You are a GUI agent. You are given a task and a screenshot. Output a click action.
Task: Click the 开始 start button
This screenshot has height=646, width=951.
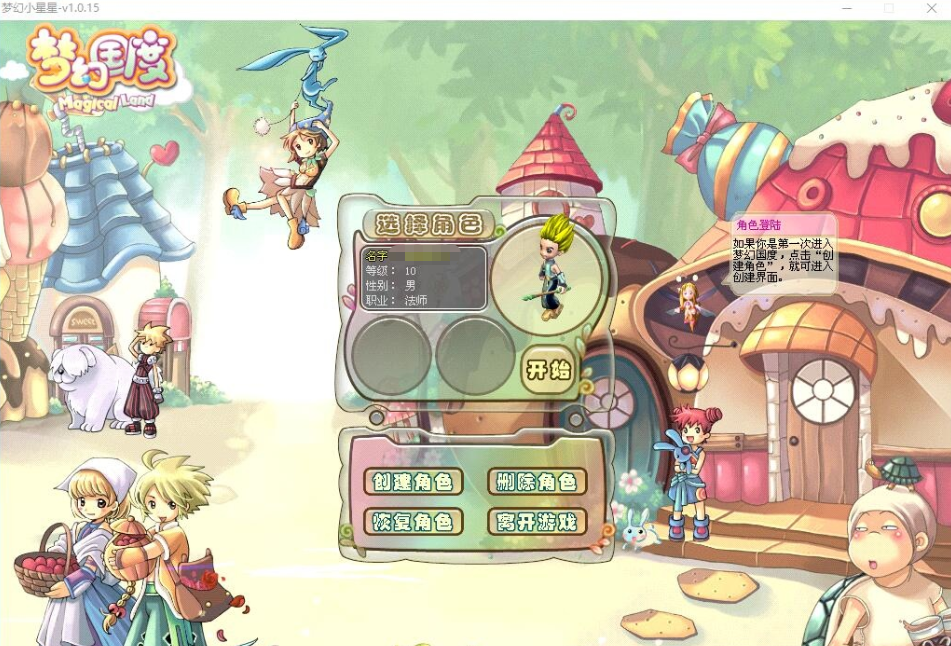pyautogui.click(x=549, y=371)
